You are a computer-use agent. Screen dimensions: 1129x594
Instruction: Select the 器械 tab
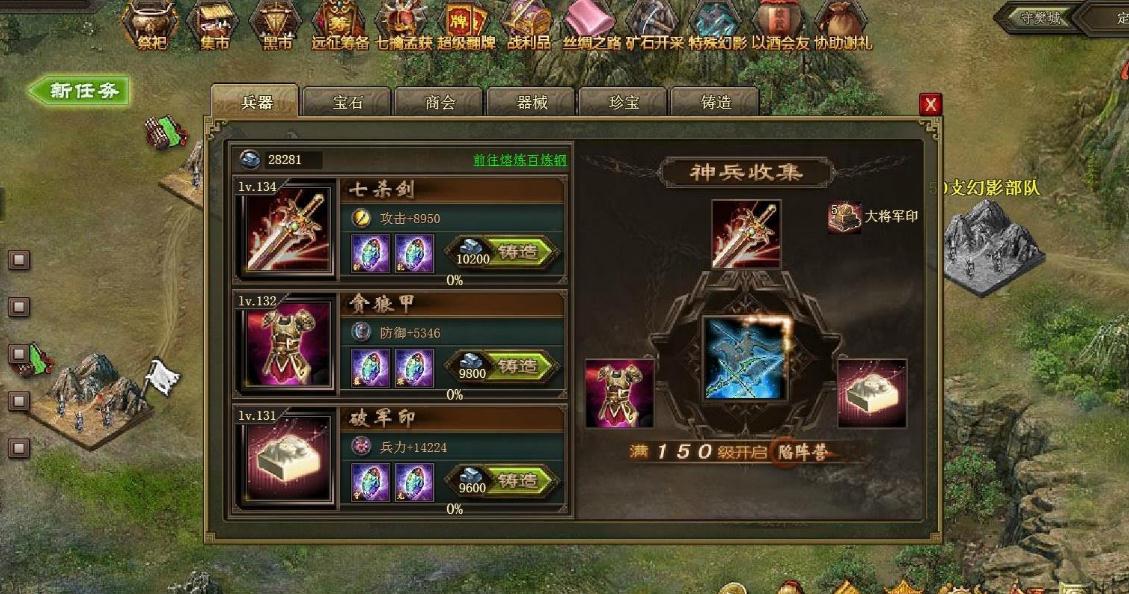pos(531,102)
